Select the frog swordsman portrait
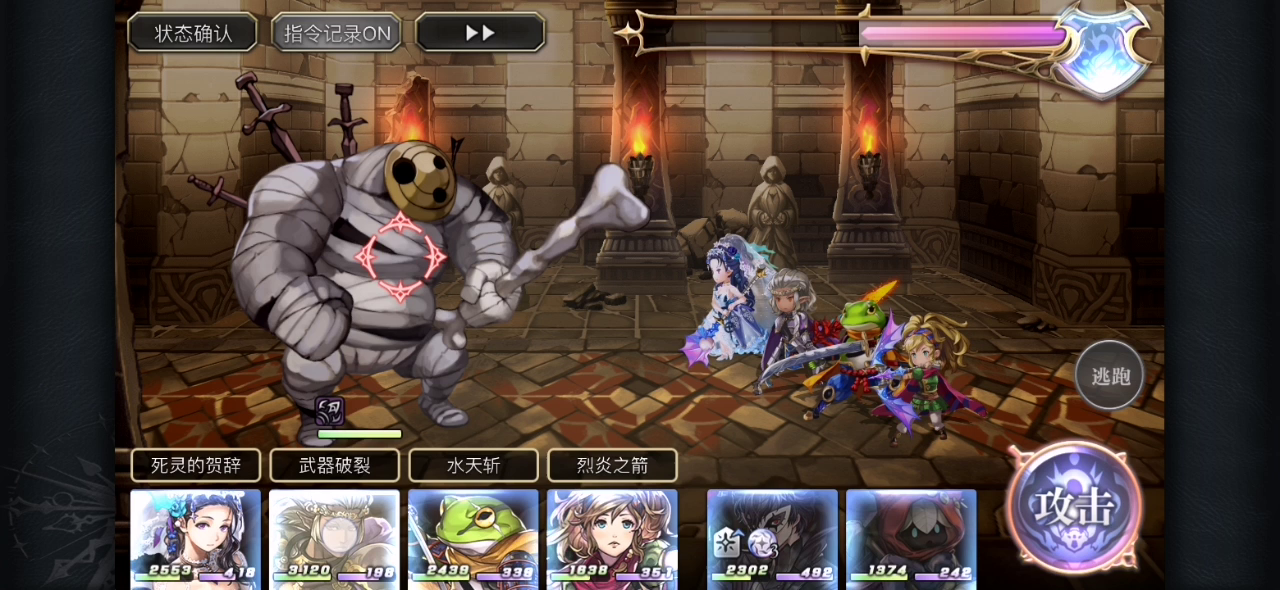Screen dimensions: 1280x590 (474, 537)
